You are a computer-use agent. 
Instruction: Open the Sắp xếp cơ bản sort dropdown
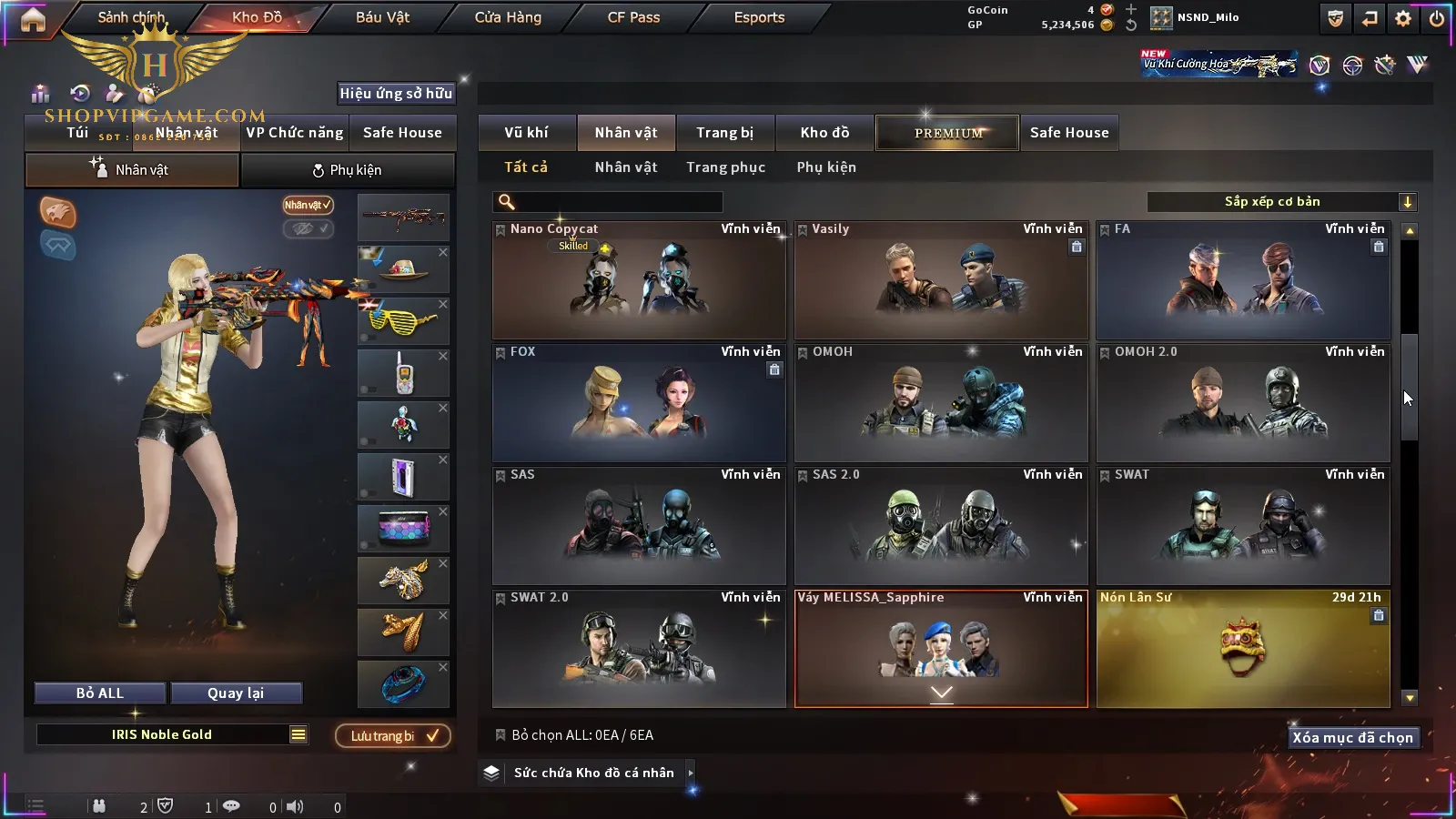[1281, 202]
